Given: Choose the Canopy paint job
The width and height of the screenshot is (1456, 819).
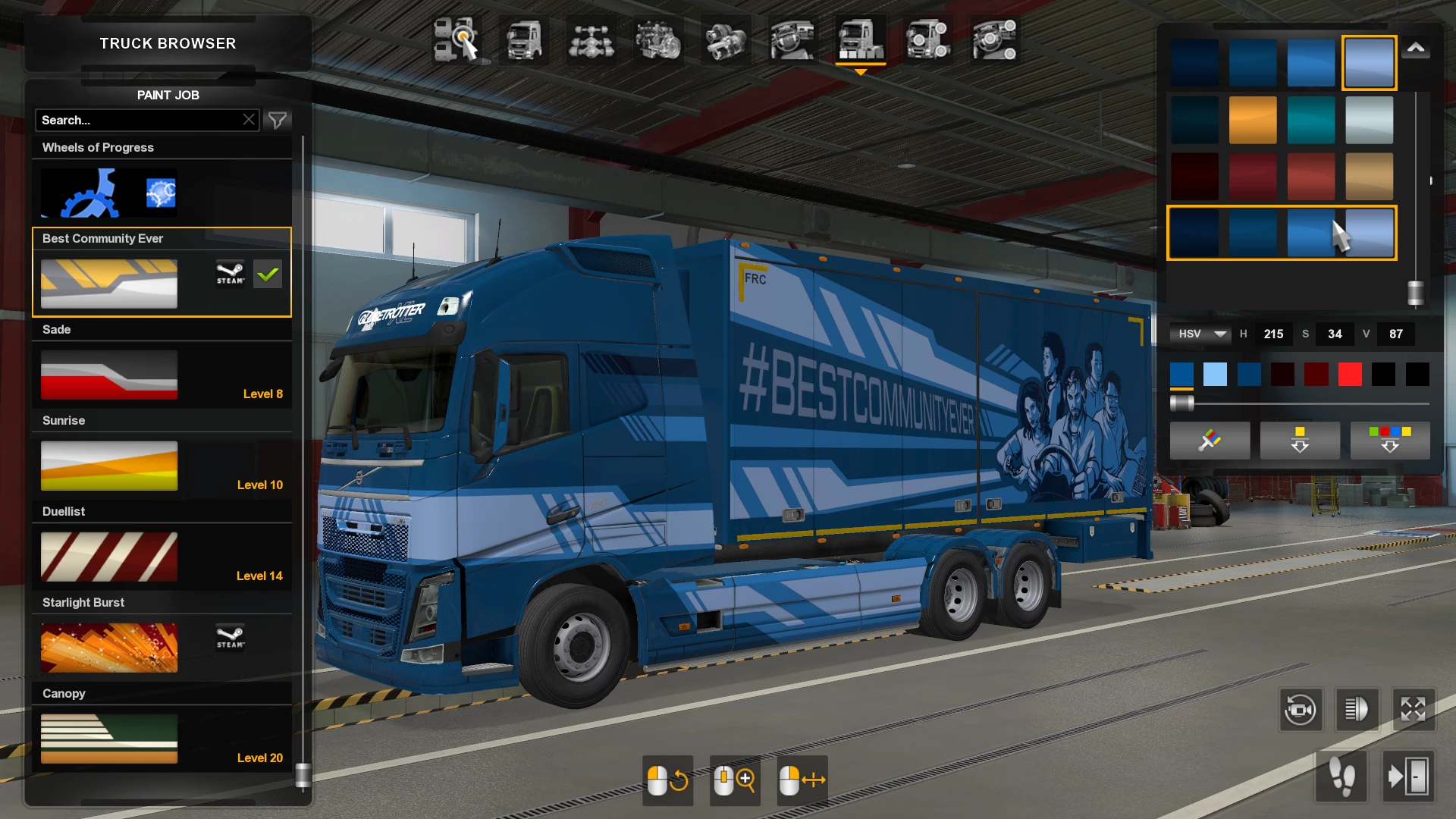Looking at the screenshot, I should coord(109,739).
